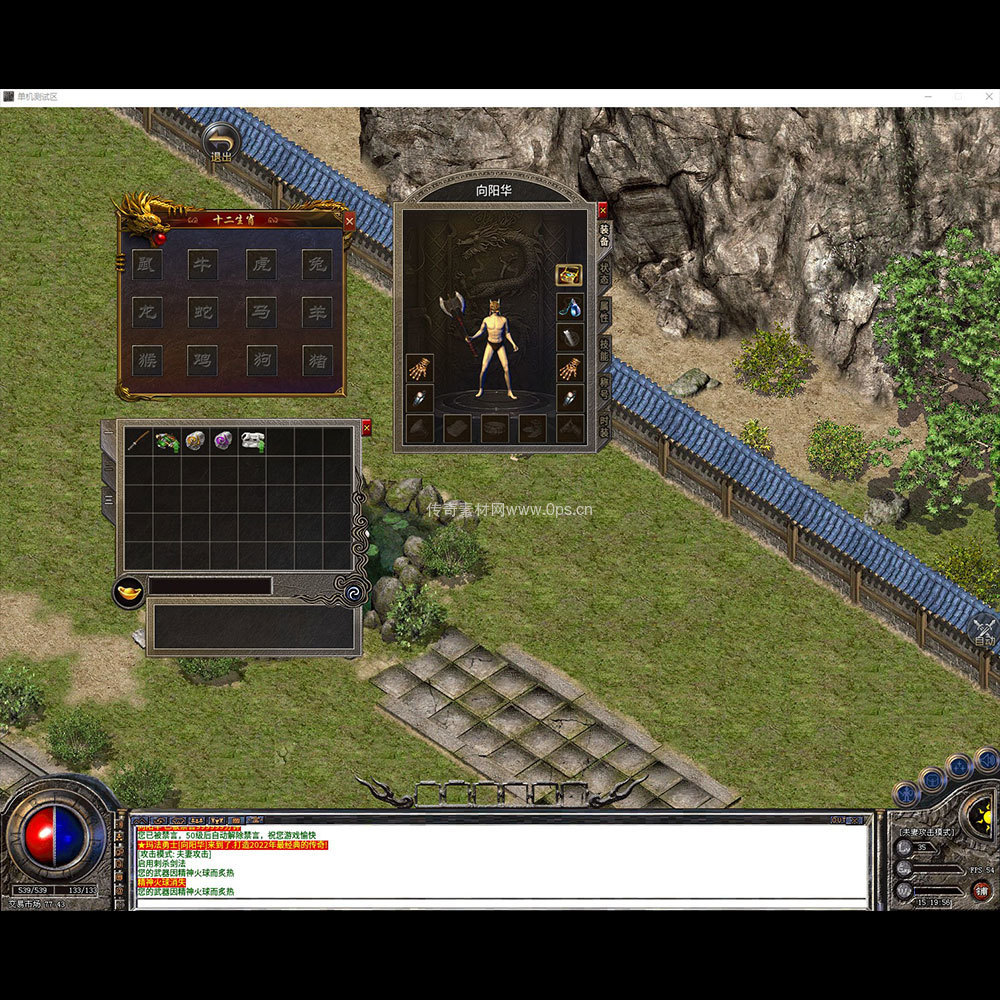This screenshot has width=1000, height=1000.
Task: Select the blue necklace equipment slot
Action: (x=569, y=306)
